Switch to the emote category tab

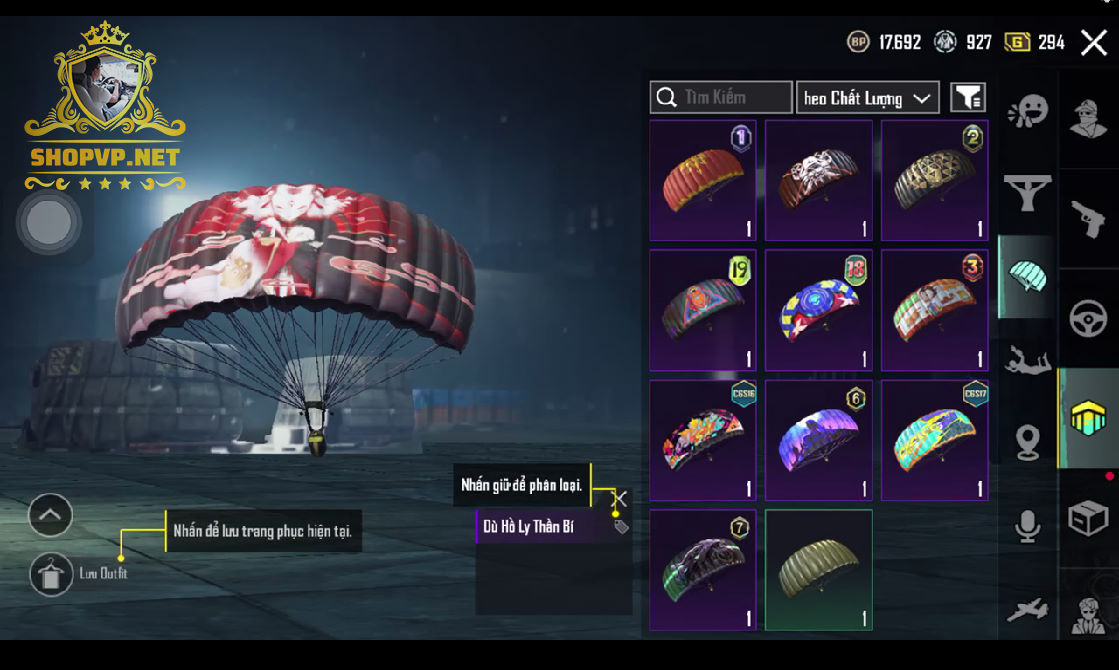coord(1027,111)
